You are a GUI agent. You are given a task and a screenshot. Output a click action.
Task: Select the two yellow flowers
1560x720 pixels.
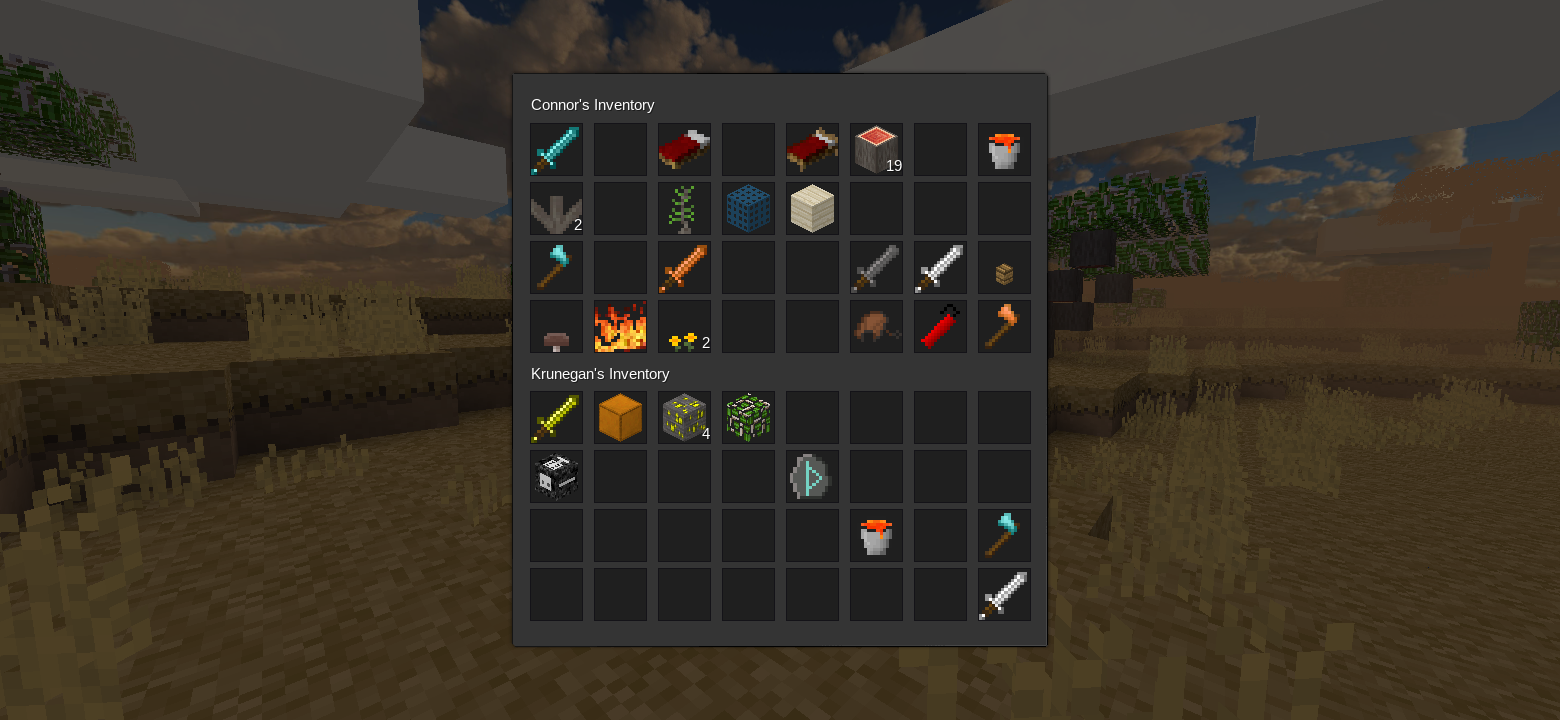tap(684, 327)
